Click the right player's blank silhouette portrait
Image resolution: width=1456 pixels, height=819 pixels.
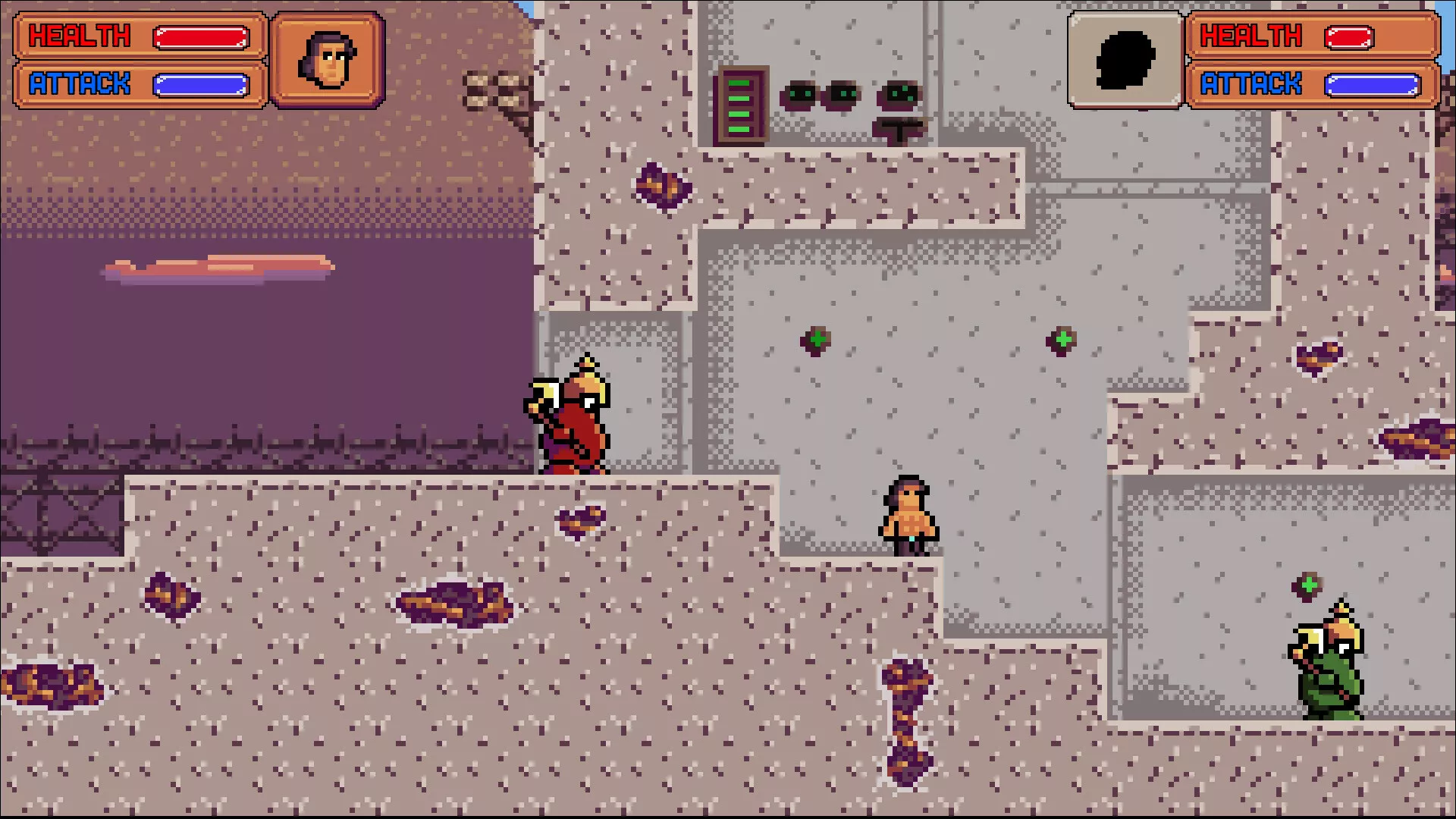1124,58
